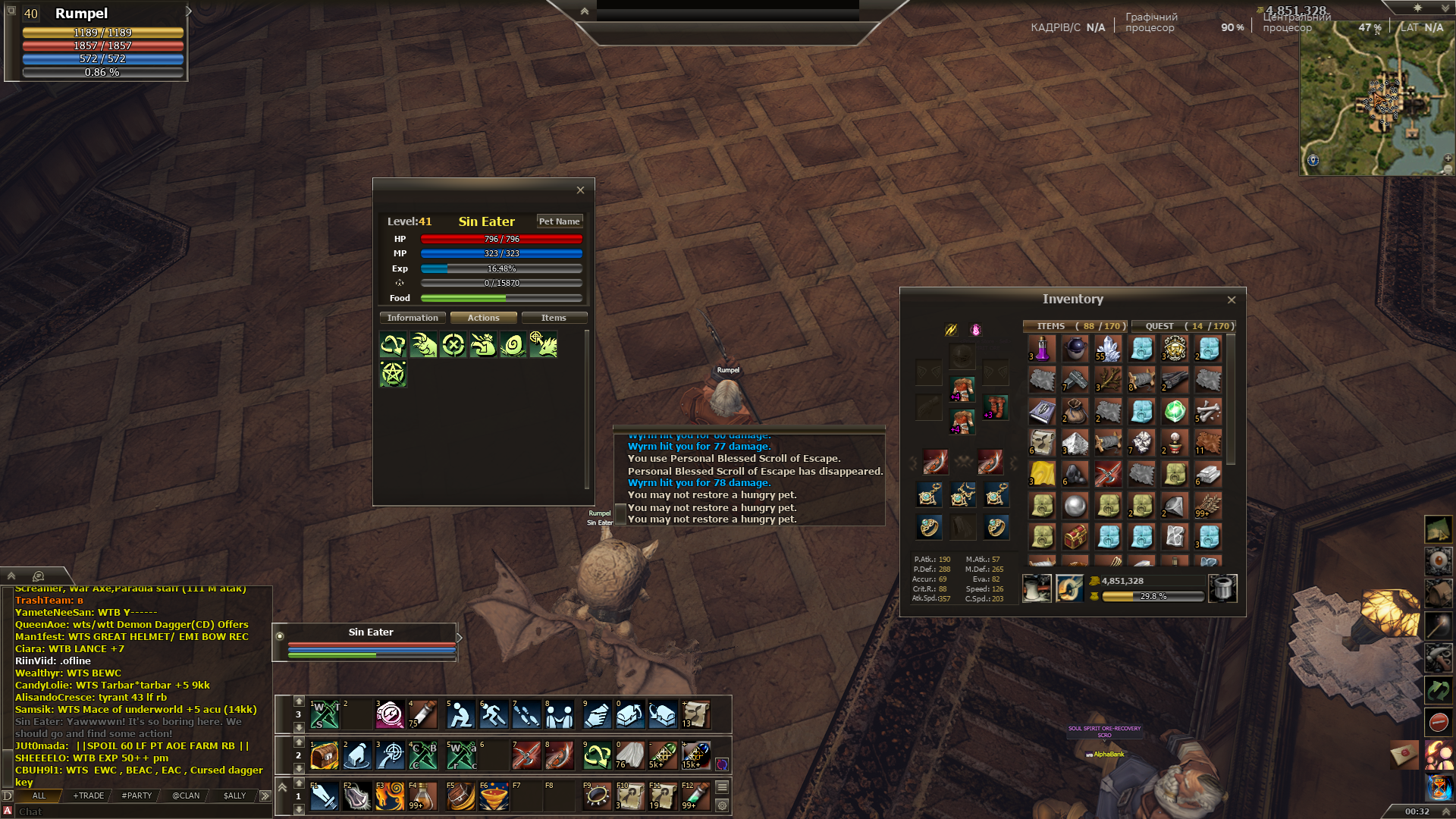Show the @CLAN chat channel

tap(186, 795)
